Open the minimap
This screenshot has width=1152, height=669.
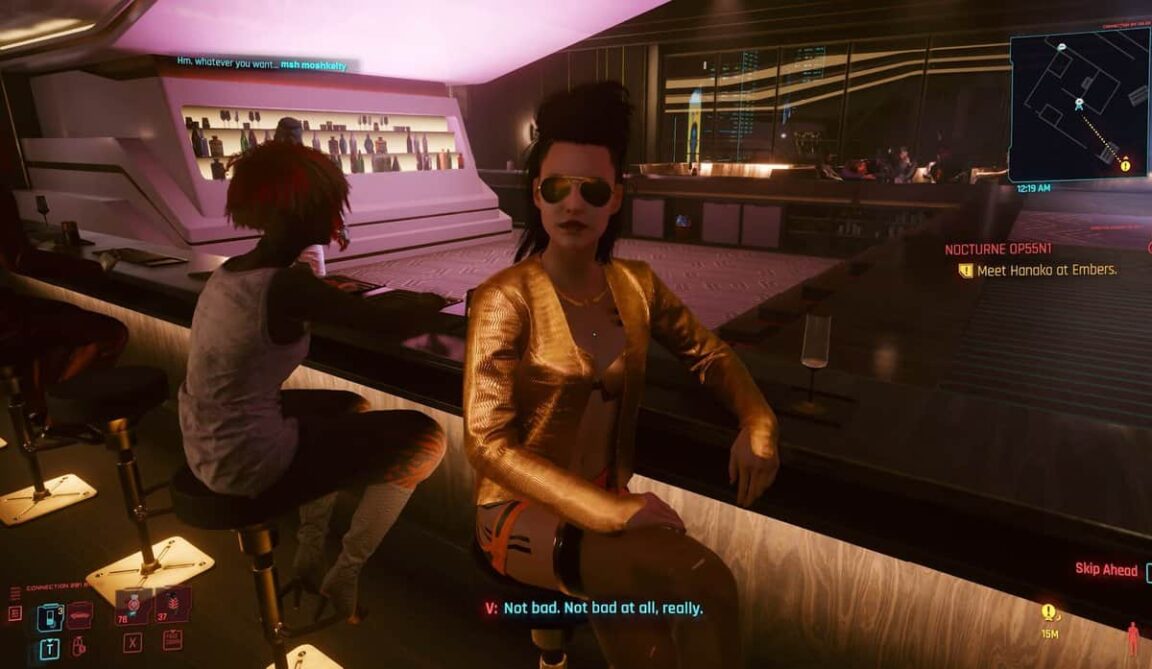click(1078, 105)
